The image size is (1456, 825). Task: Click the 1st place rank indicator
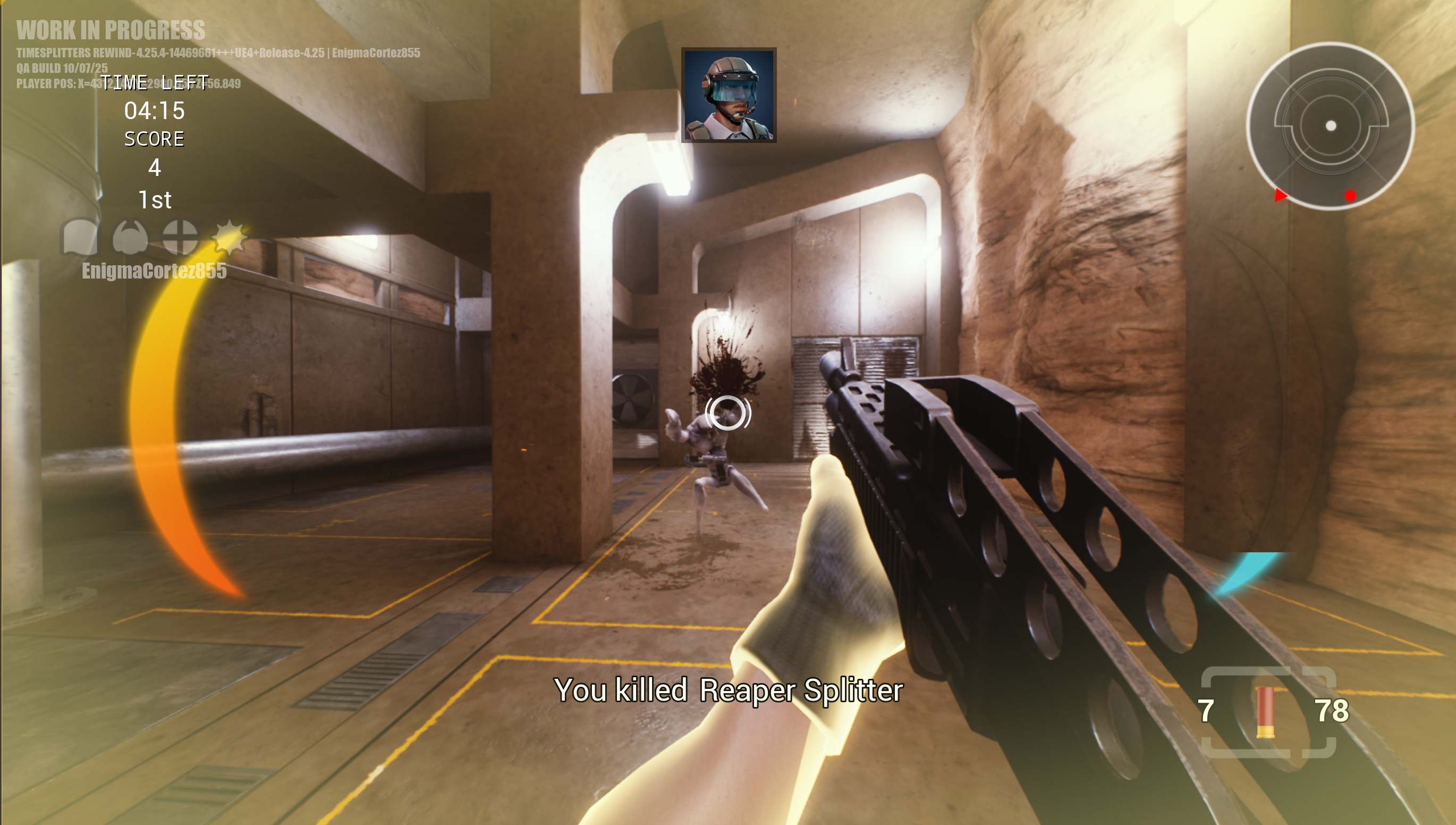click(155, 199)
